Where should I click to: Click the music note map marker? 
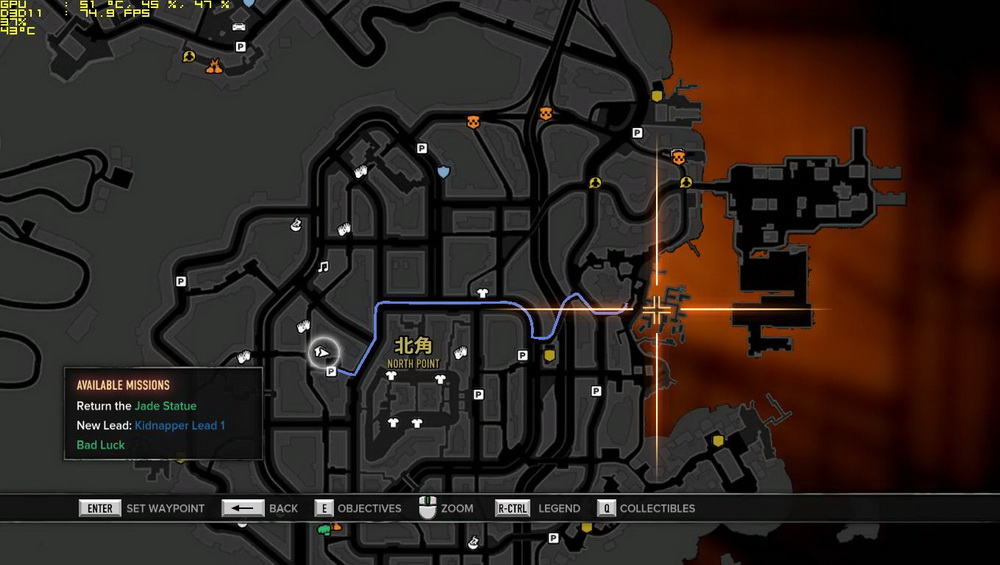pos(322,267)
